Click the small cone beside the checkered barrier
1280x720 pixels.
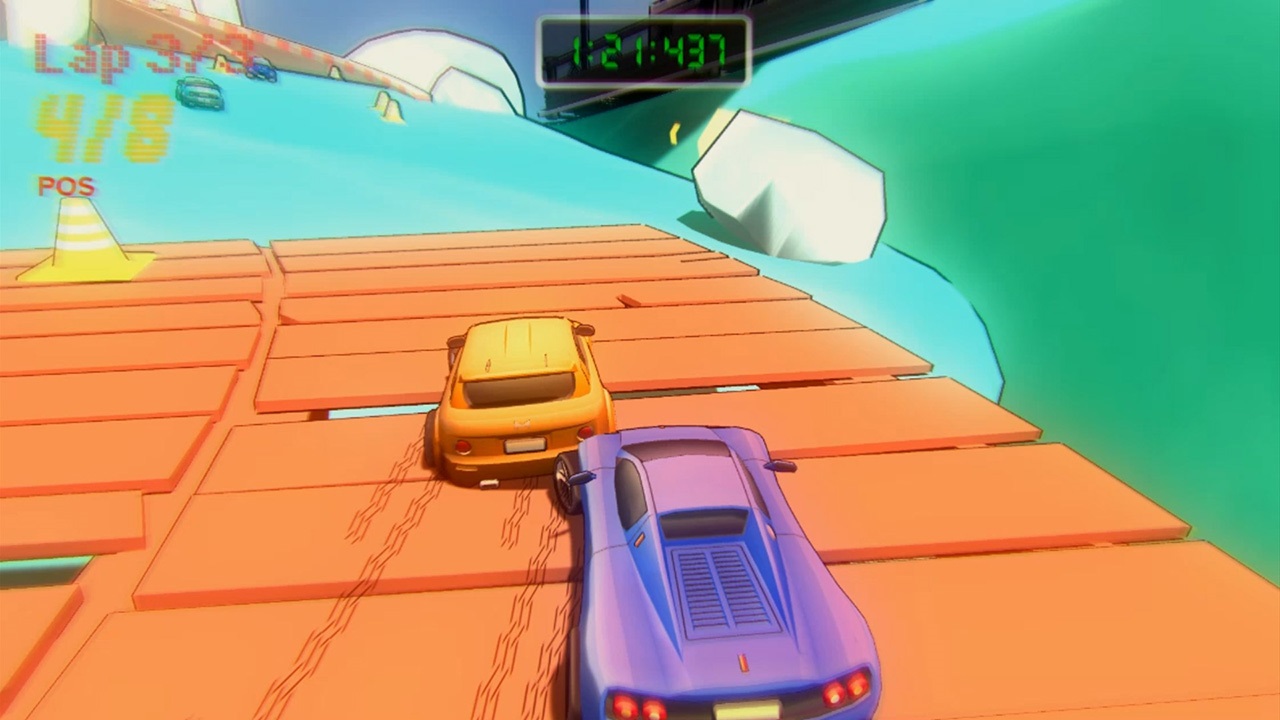336,70
